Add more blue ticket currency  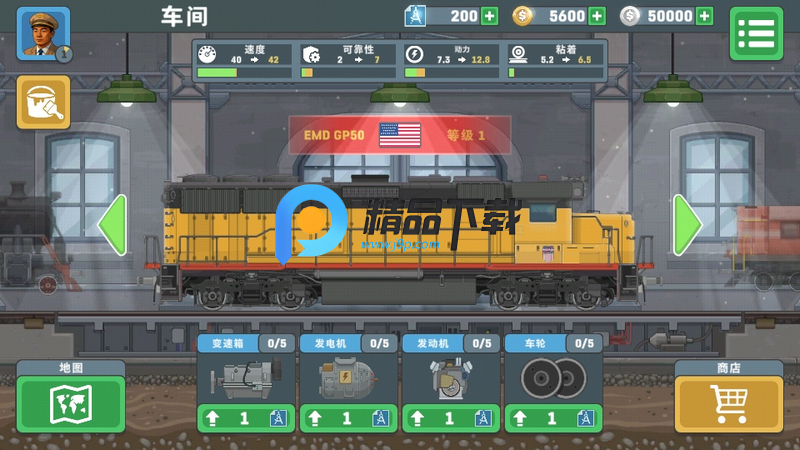pyautogui.click(x=489, y=16)
